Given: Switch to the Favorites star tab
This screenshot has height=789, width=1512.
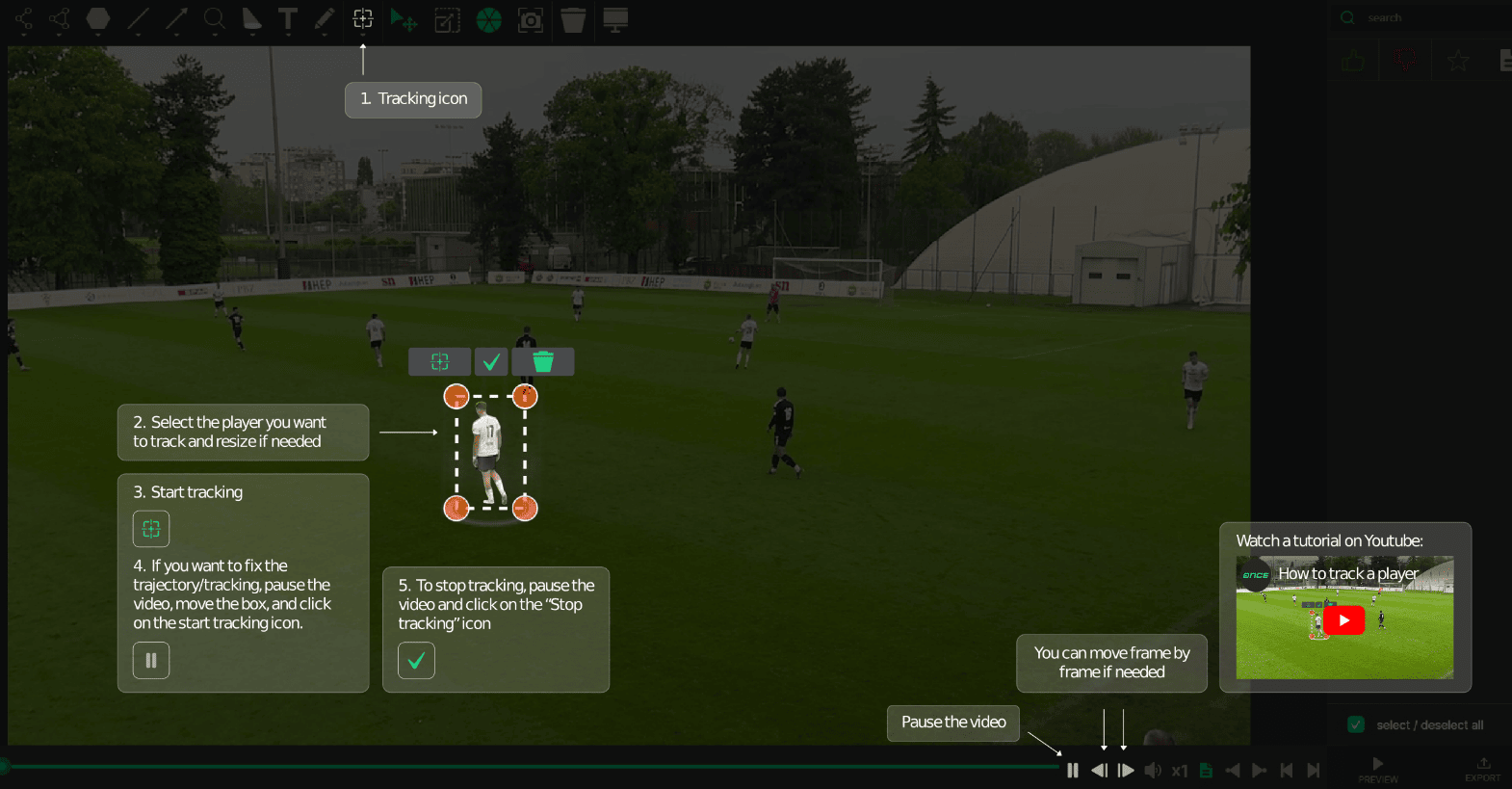Looking at the screenshot, I should point(1458,60).
